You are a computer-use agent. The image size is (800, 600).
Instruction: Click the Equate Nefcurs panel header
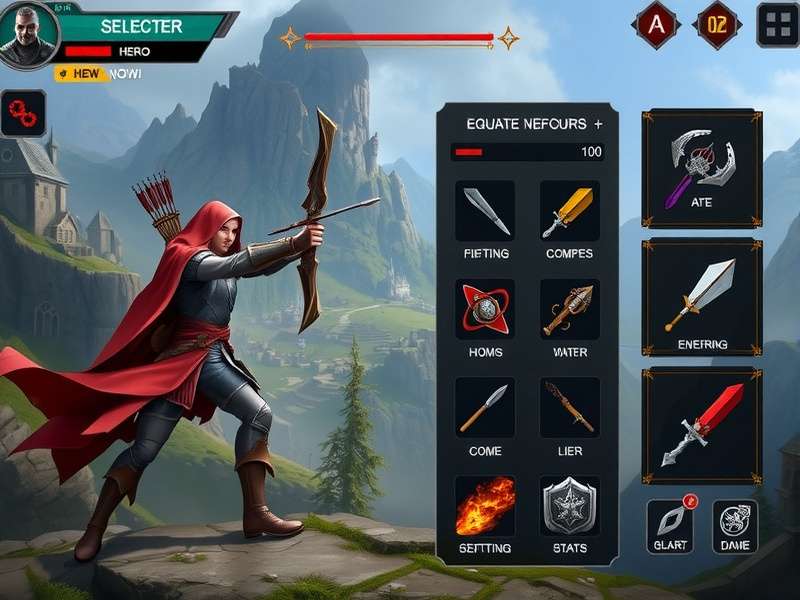pos(527,124)
